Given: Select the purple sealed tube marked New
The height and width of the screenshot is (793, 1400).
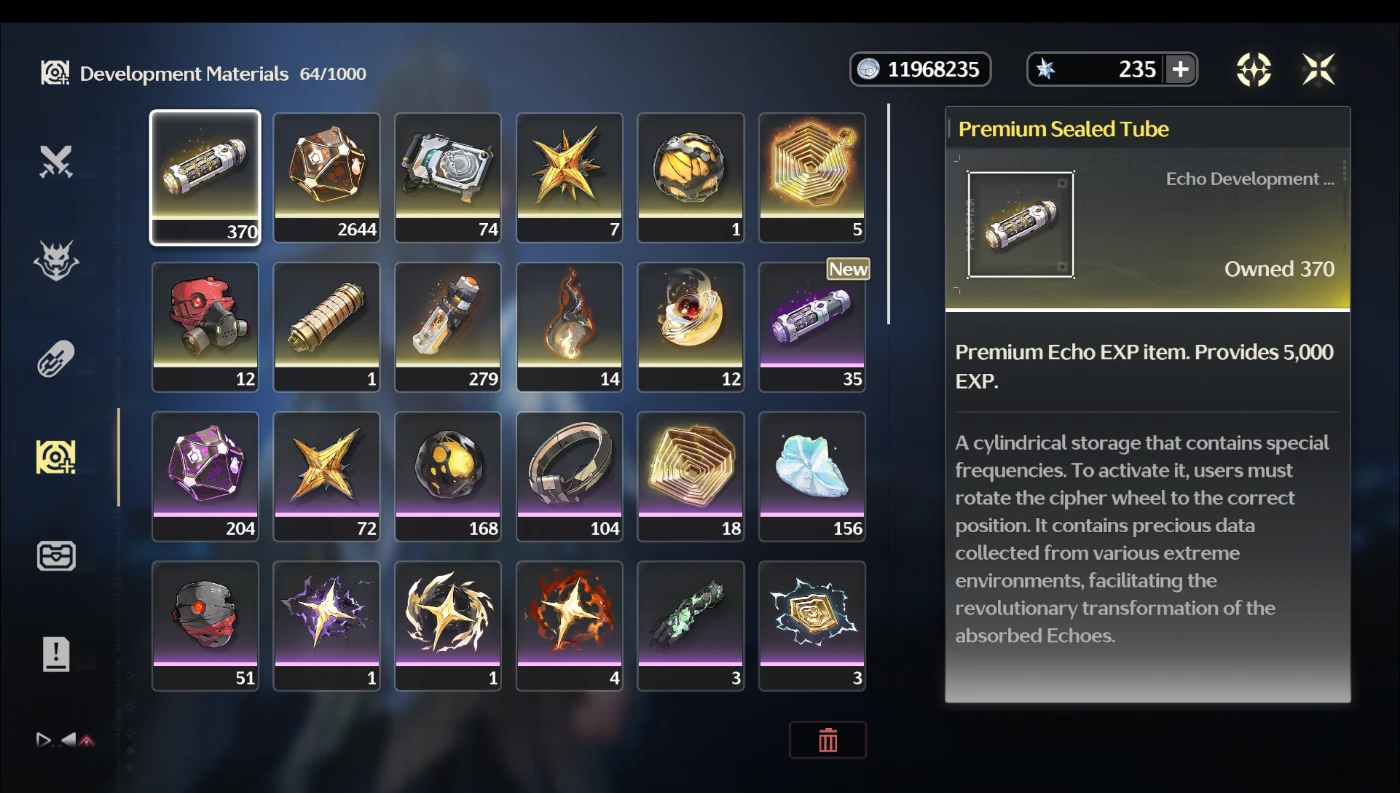Looking at the screenshot, I should (812, 326).
